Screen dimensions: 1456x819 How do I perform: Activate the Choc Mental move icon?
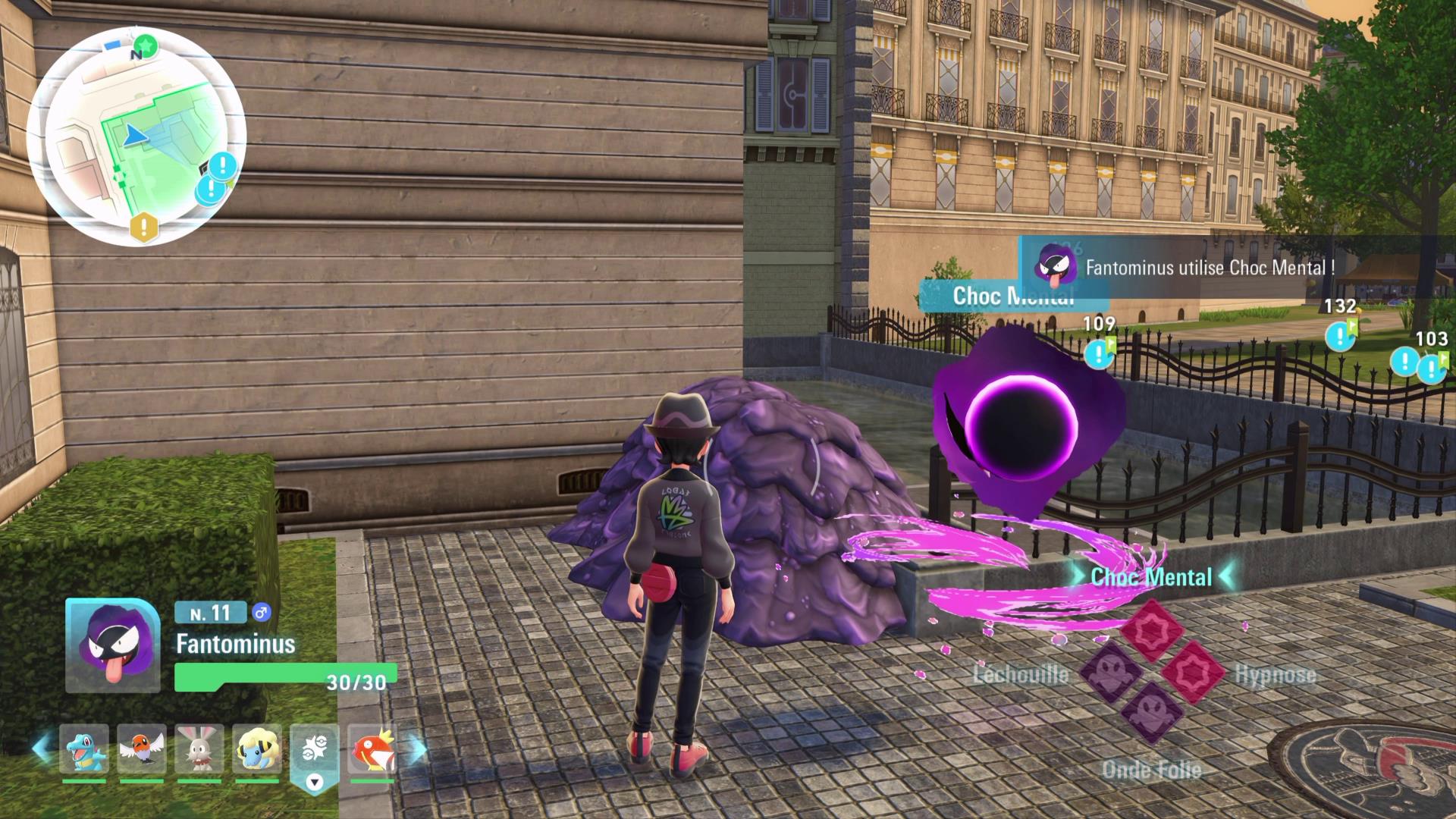(1151, 631)
